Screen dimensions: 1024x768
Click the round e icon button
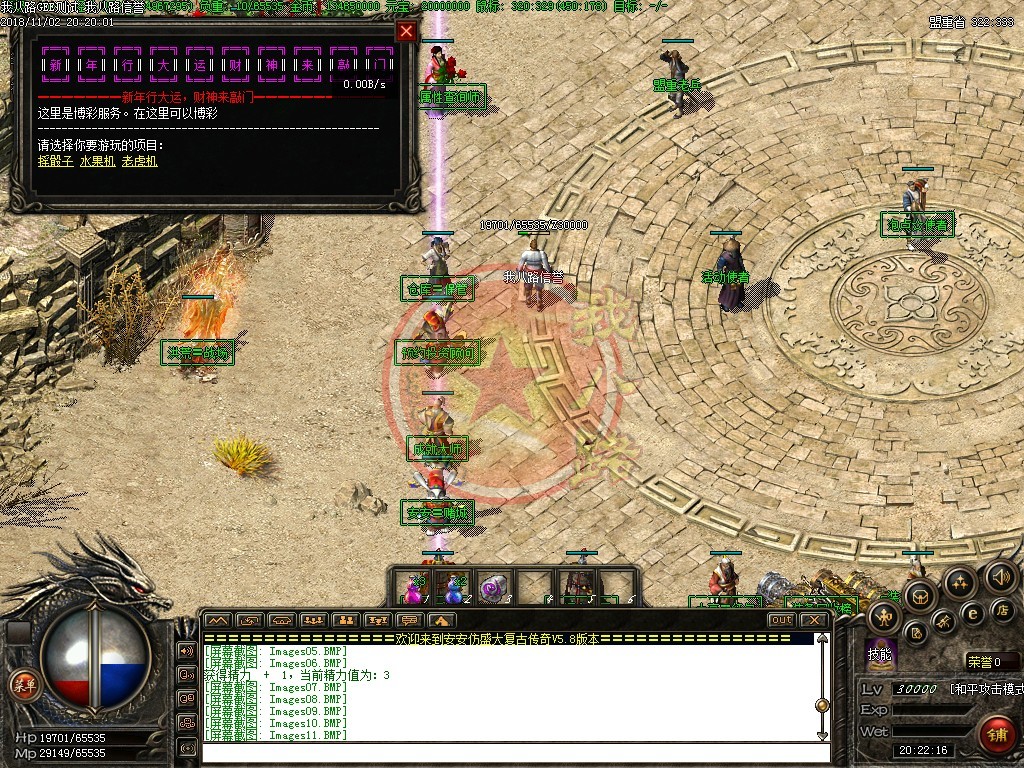click(x=970, y=613)
